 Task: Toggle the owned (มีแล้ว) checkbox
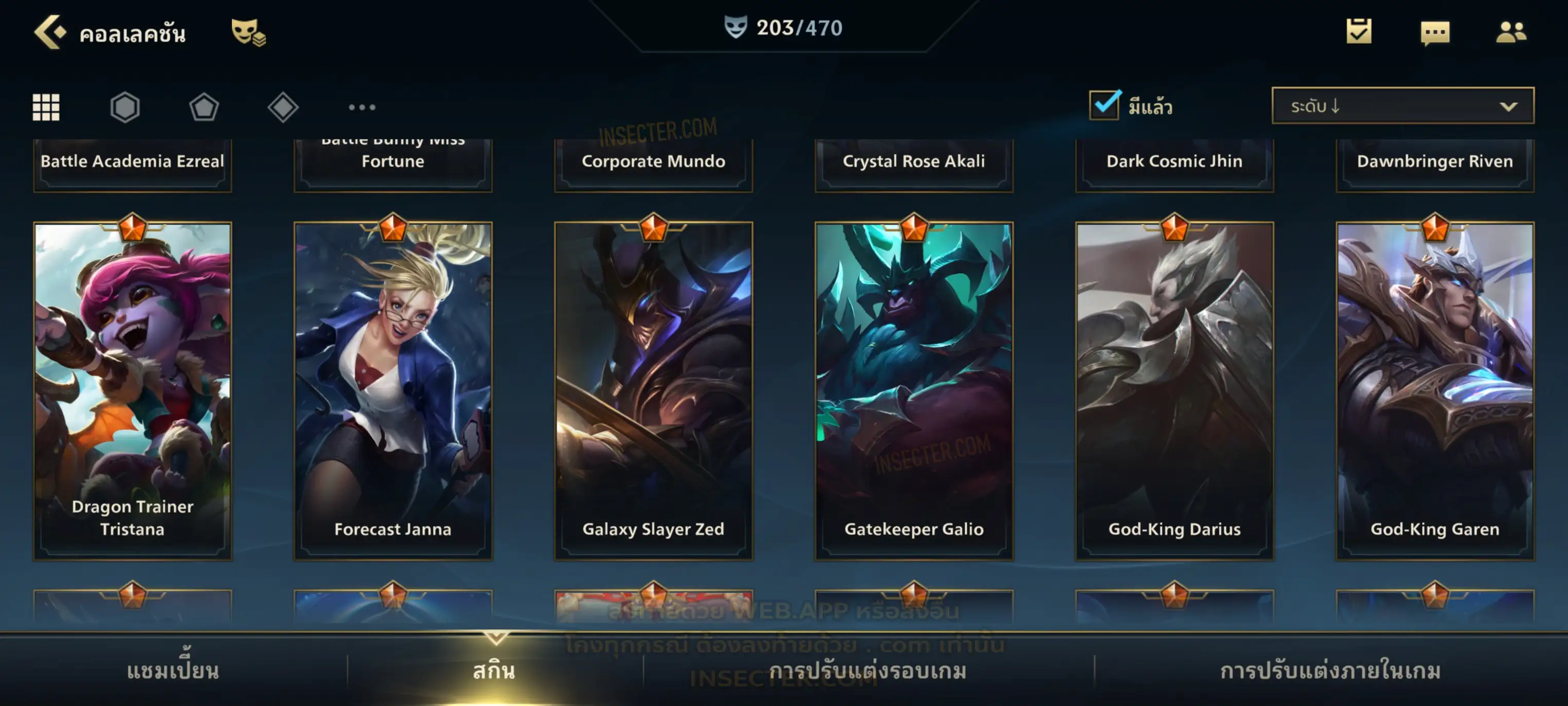[1104, 105]
